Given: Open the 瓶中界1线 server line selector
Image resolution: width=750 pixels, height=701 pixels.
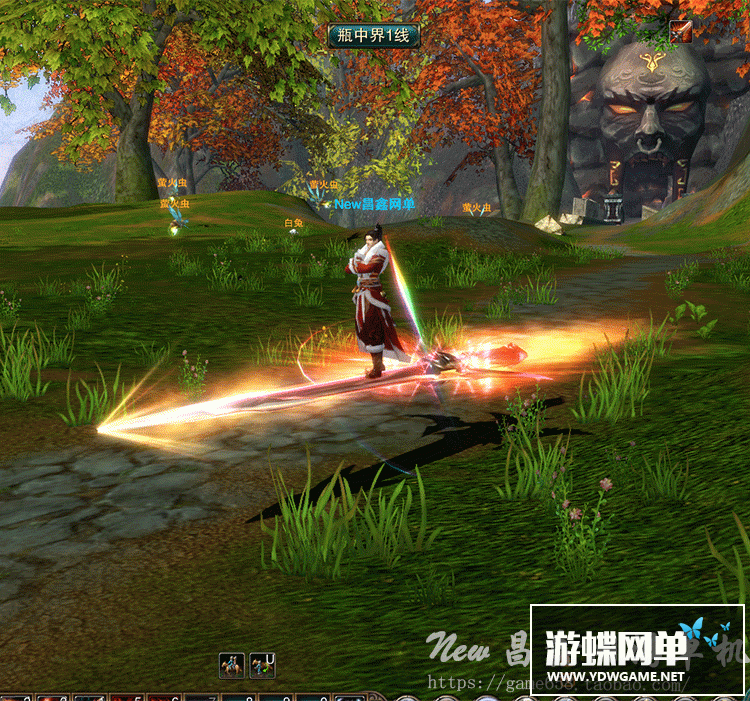Looking at the screenshot, I should [x=373, y=36].
